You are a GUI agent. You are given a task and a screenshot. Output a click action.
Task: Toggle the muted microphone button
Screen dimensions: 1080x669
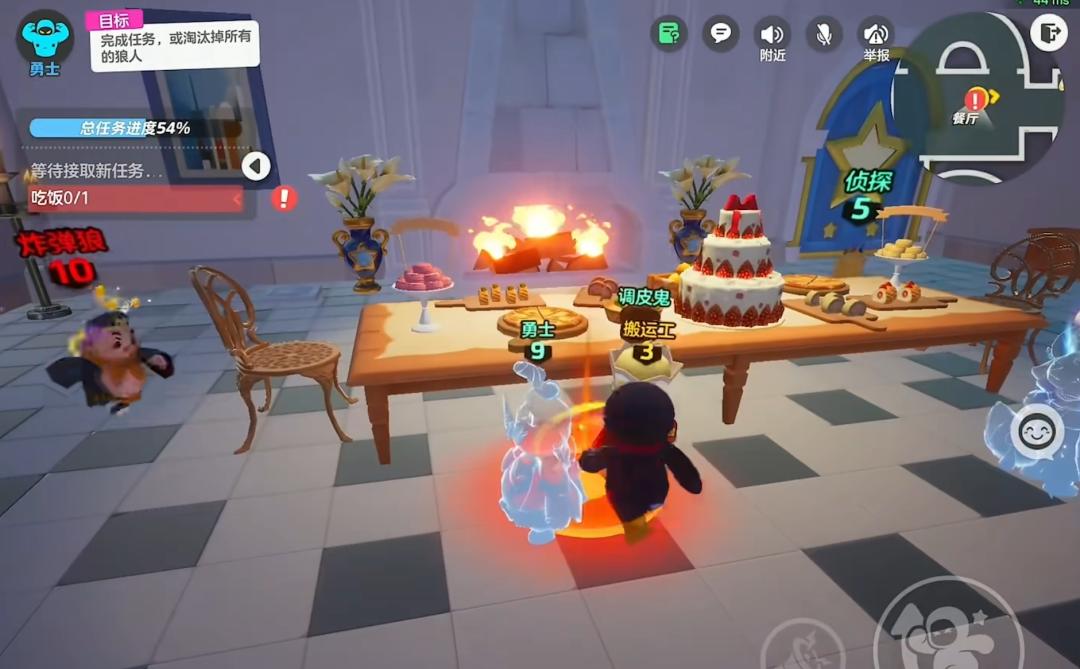824,34
